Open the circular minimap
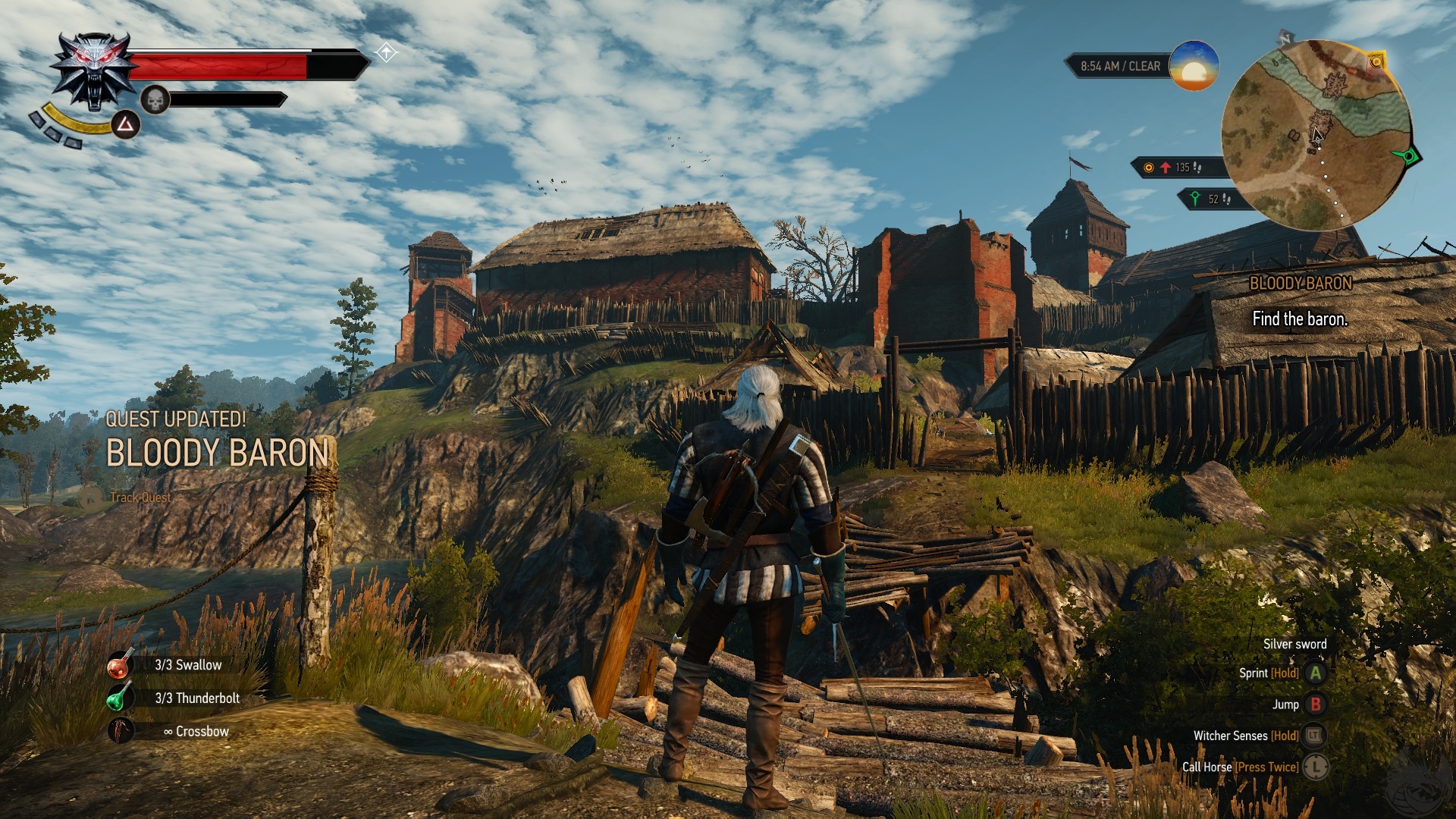The width and height of the screenshot is (1456, 819). (x=1316, y=136)
